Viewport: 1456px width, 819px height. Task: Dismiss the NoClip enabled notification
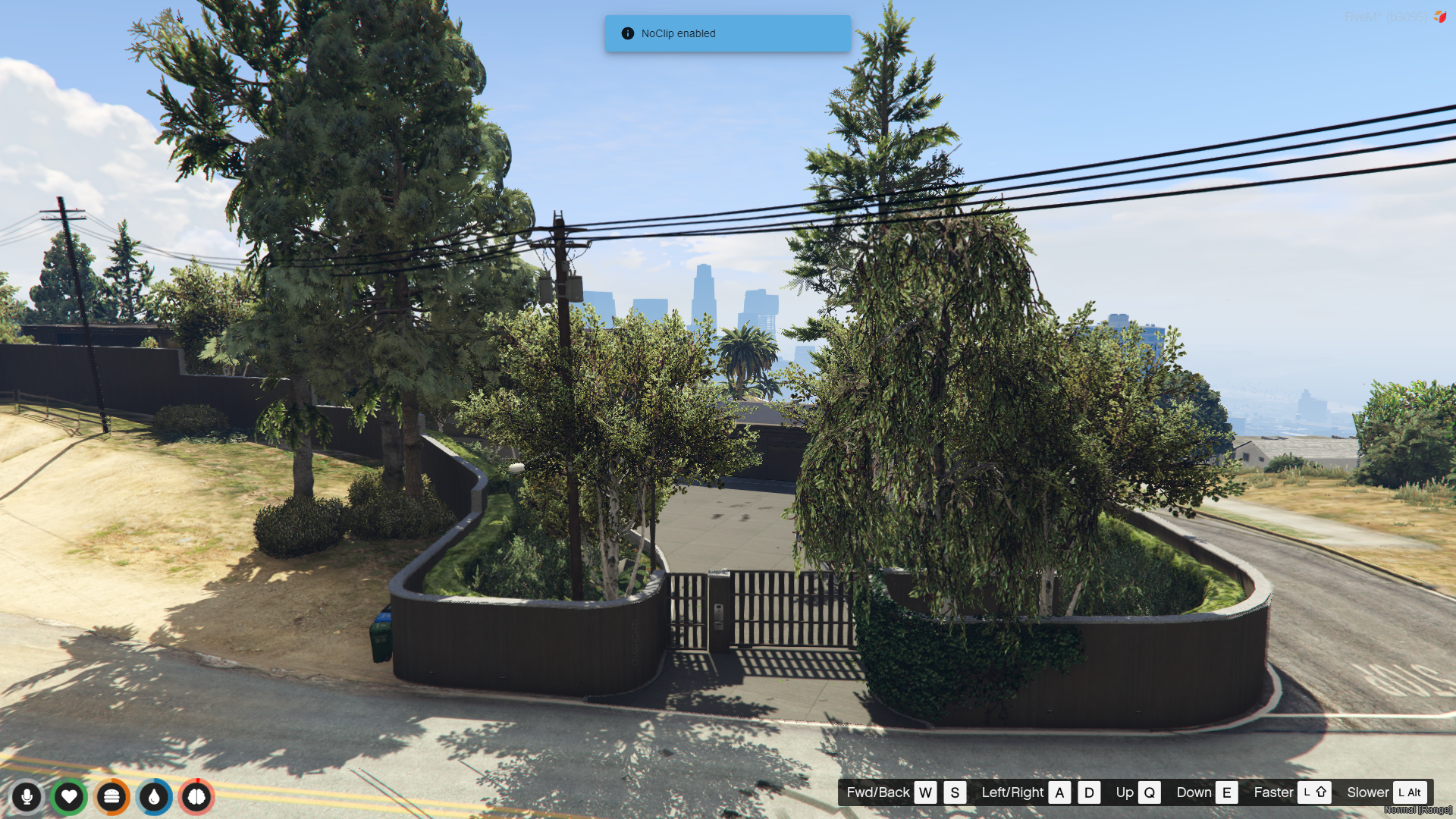tap(726, 33)
